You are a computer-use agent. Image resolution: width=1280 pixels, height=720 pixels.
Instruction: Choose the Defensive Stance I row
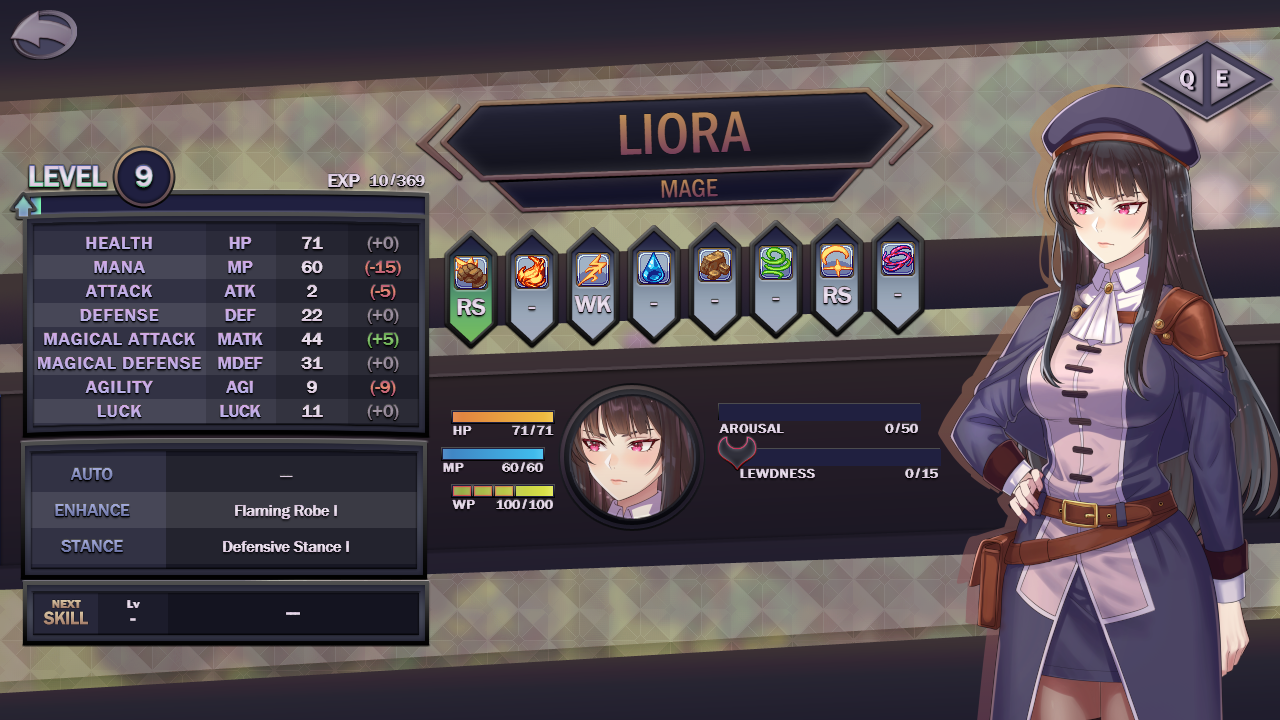(x=224, y=546)
